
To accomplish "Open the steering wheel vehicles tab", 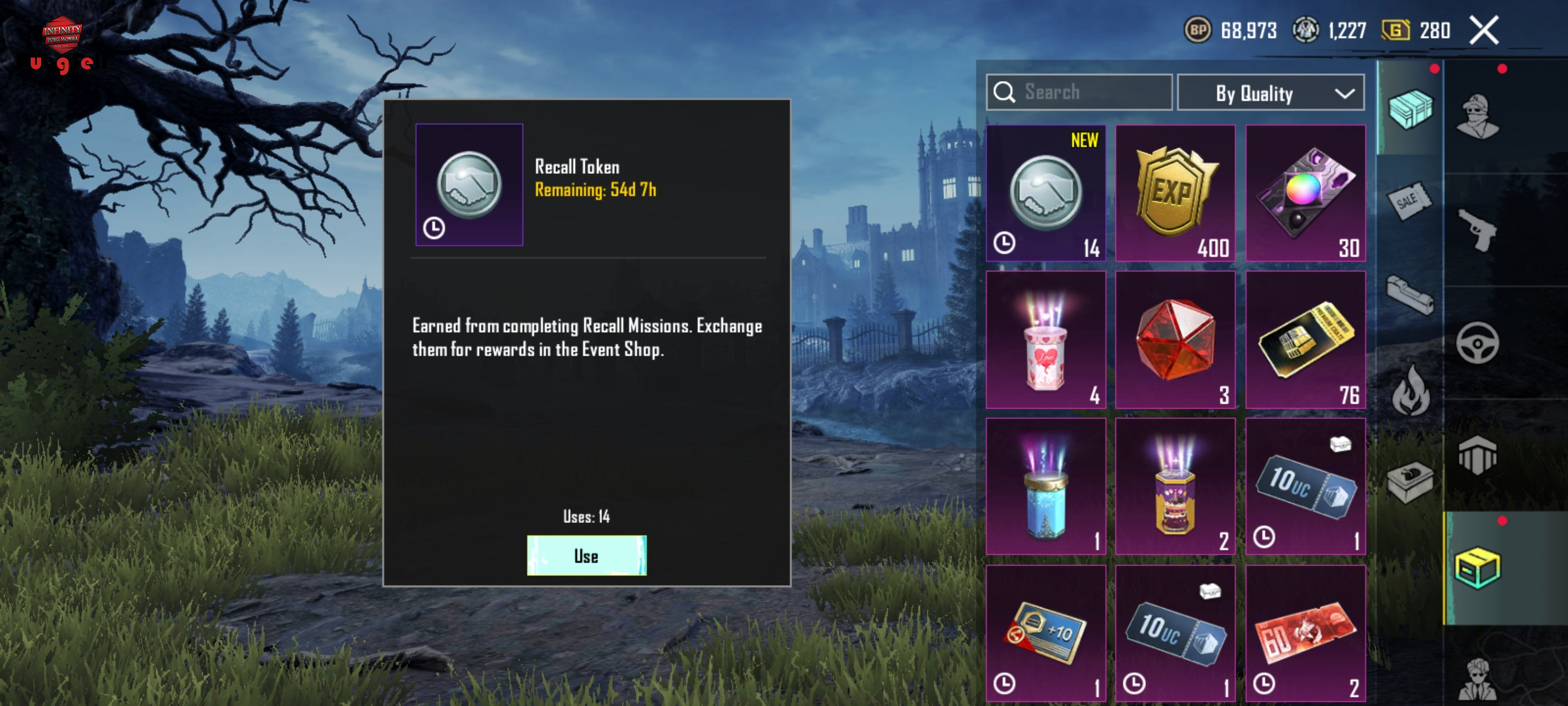I will 1477,343.
